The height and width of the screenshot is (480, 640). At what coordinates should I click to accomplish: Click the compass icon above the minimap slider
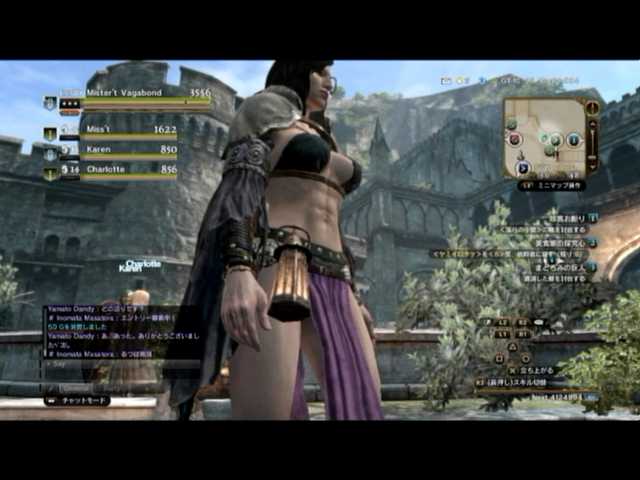[x=594, y=108]
